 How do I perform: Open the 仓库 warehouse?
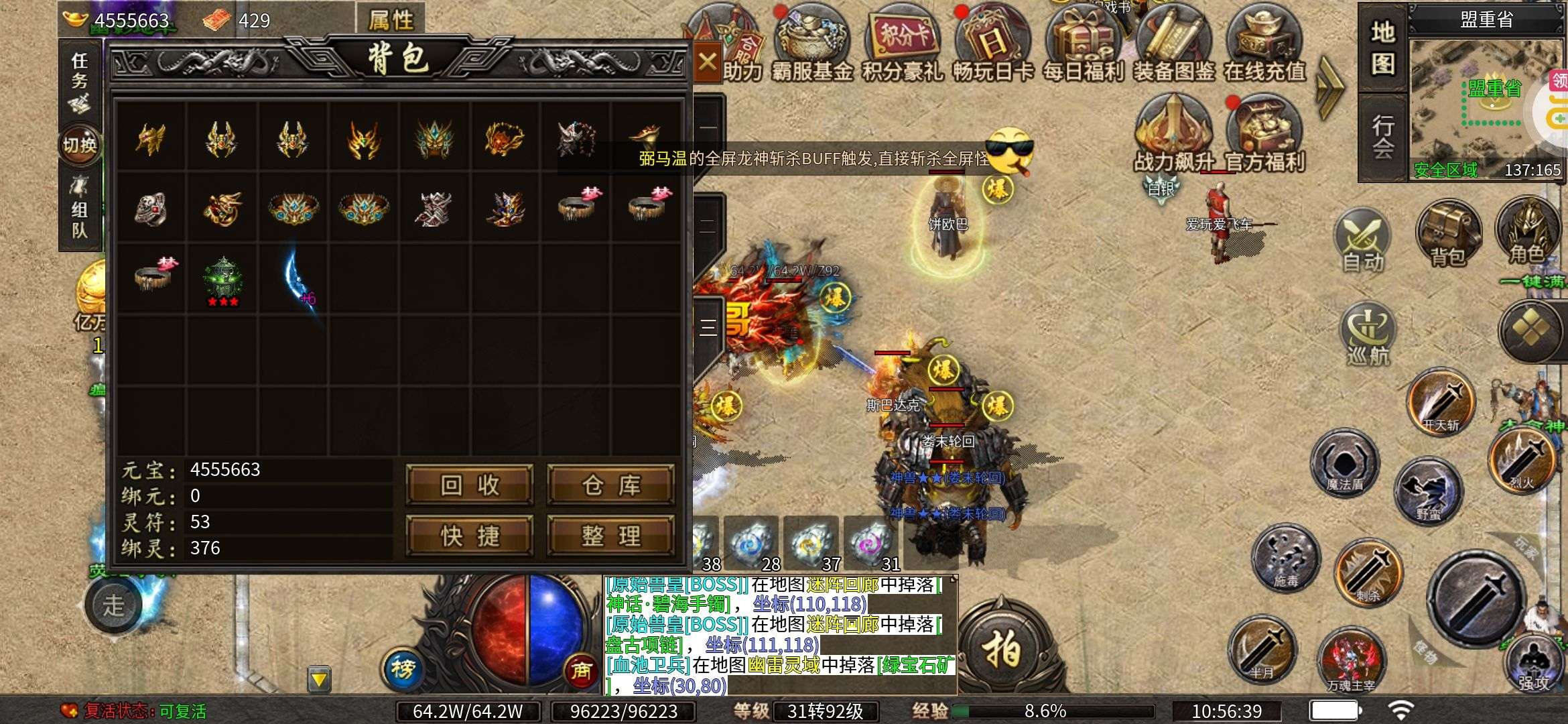point(610,485)
